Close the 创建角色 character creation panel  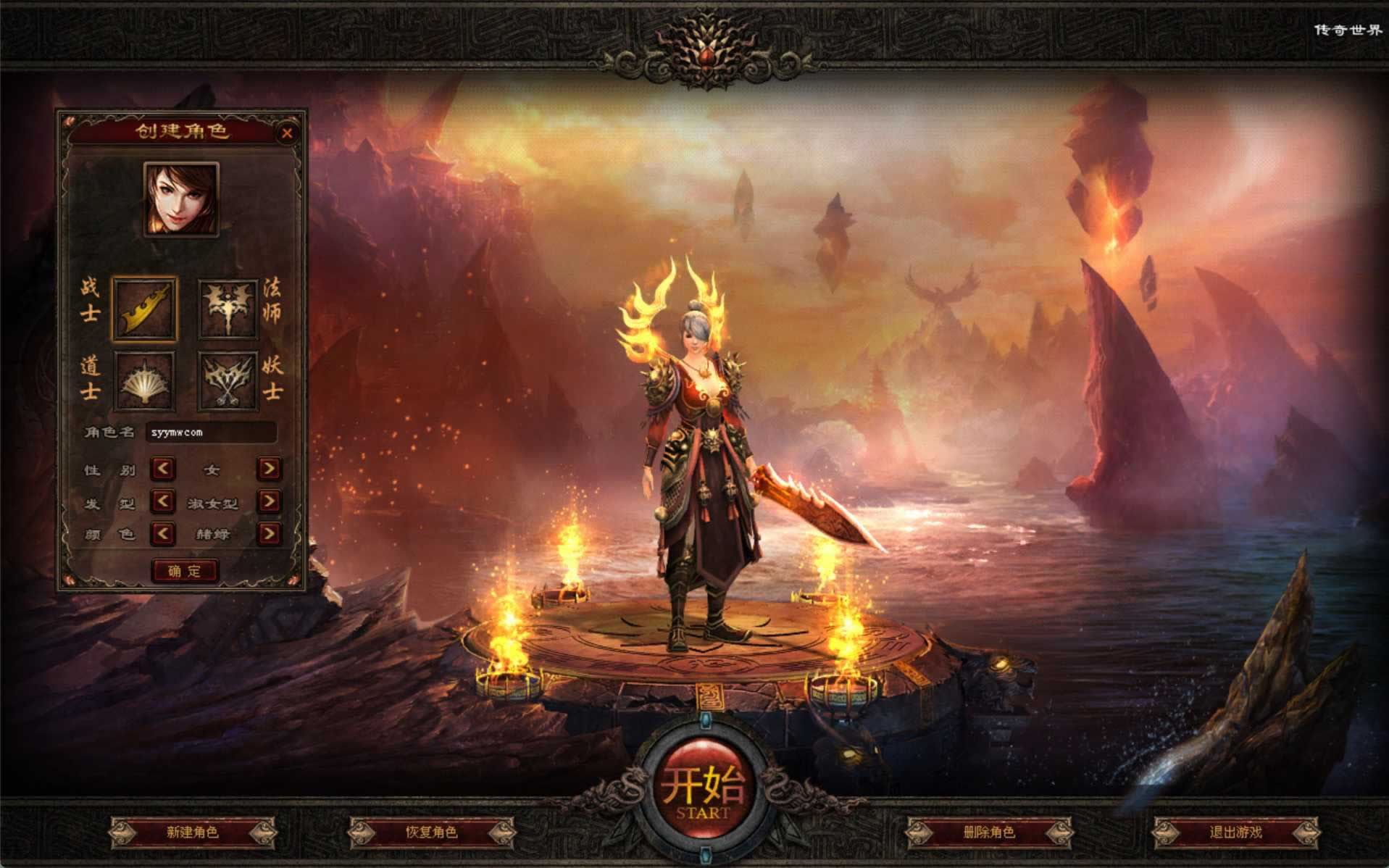coord(287,133)
